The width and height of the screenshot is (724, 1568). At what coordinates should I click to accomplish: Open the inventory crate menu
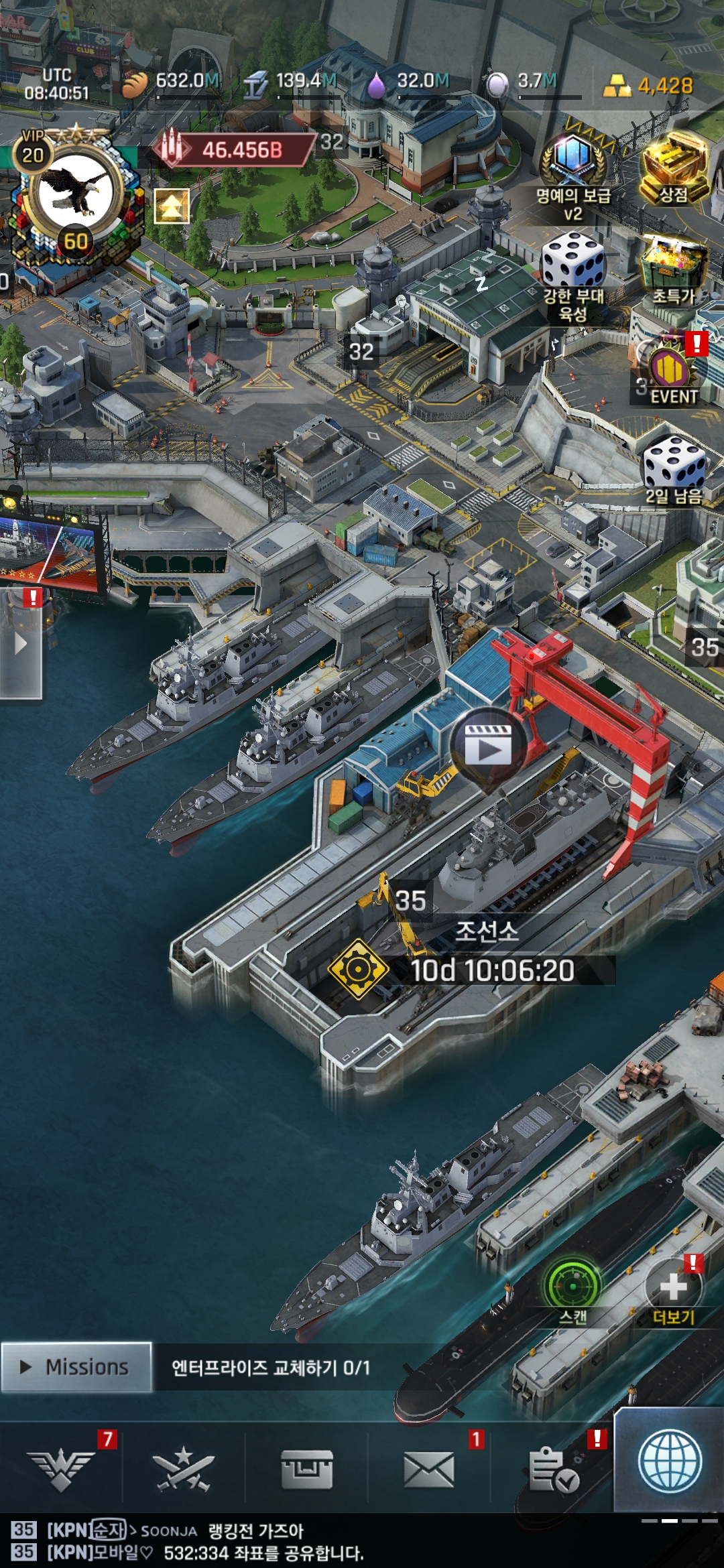306,1469
